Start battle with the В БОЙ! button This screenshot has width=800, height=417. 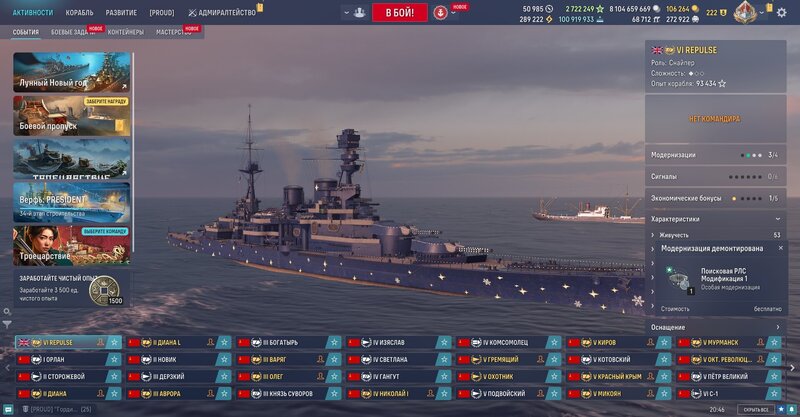click(x=399, y=12)
